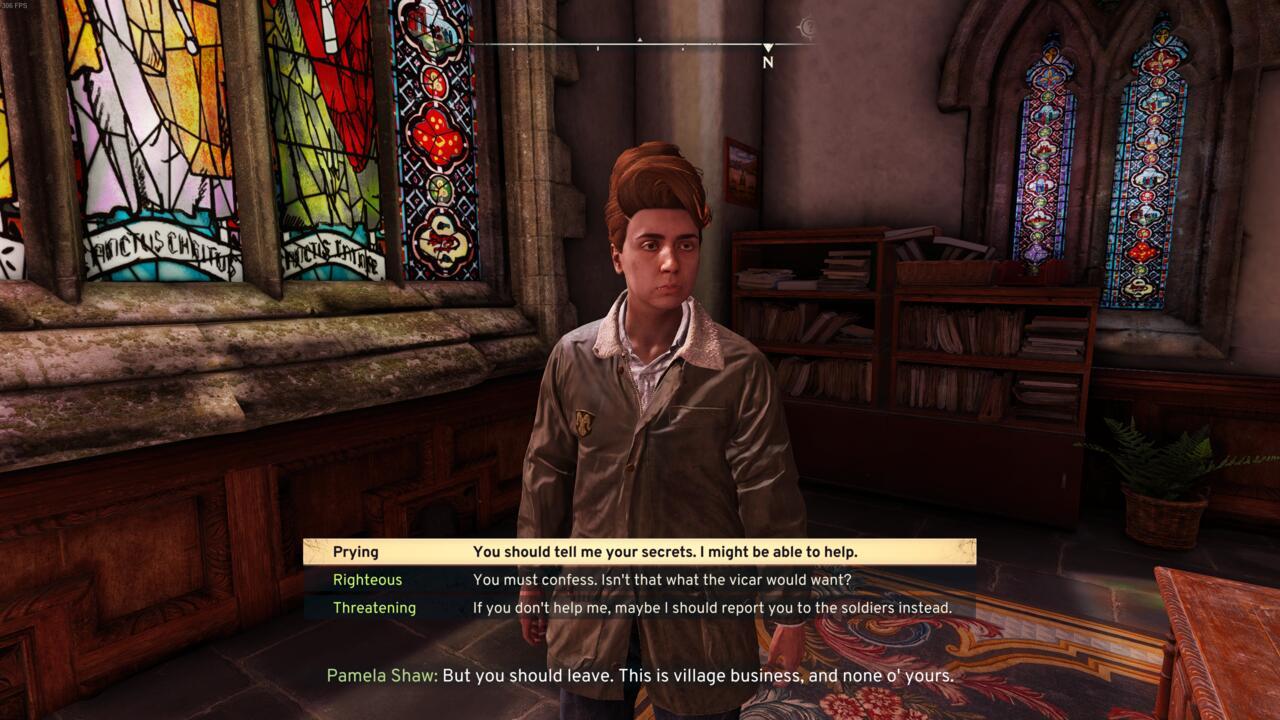Image resolution: width=1280 pixels, height=720 pixels.
Task: Click the N north marker on the compass
Action: [768, 61]
